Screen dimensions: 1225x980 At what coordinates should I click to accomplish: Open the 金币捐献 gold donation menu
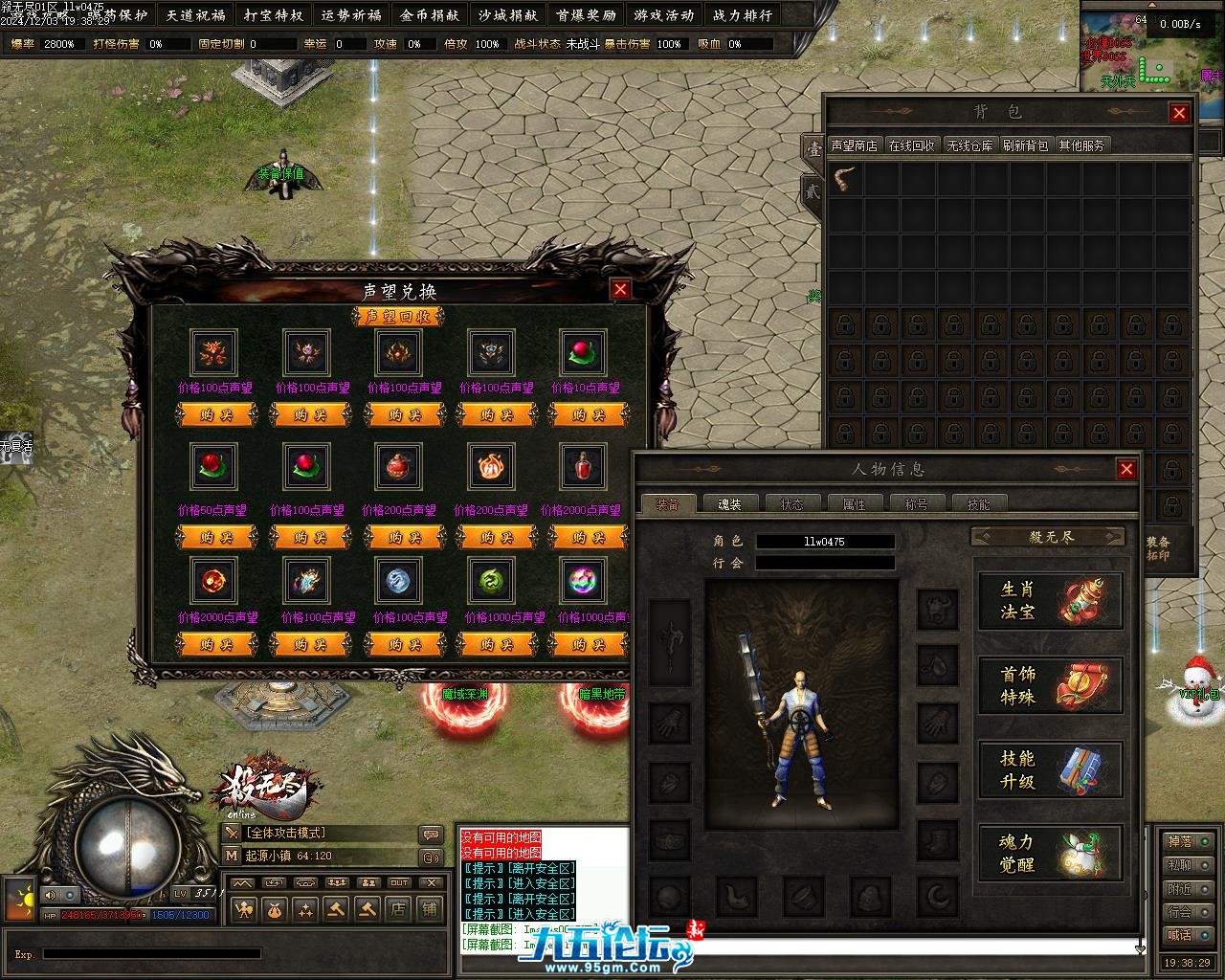430,15
